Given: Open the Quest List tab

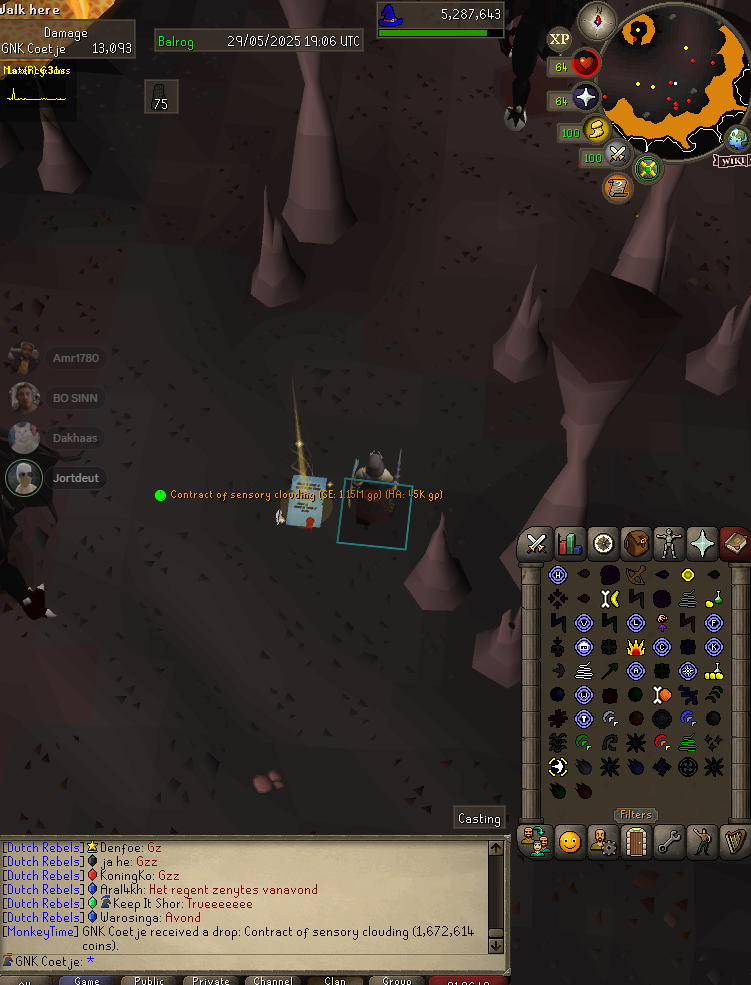Looking at the screenshot, I should 602,543.
